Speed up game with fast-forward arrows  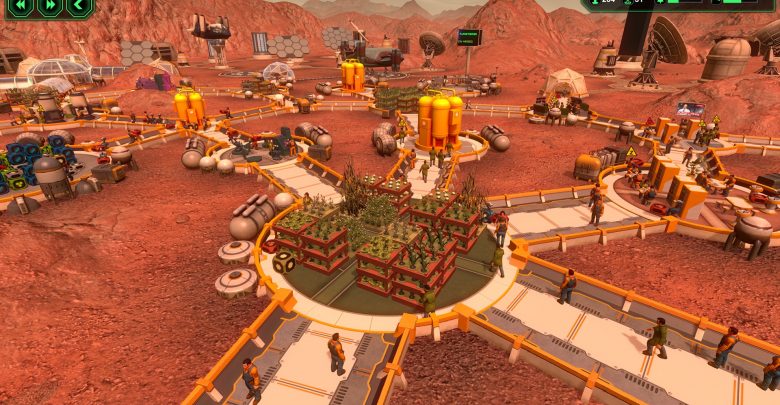(50, 6)
